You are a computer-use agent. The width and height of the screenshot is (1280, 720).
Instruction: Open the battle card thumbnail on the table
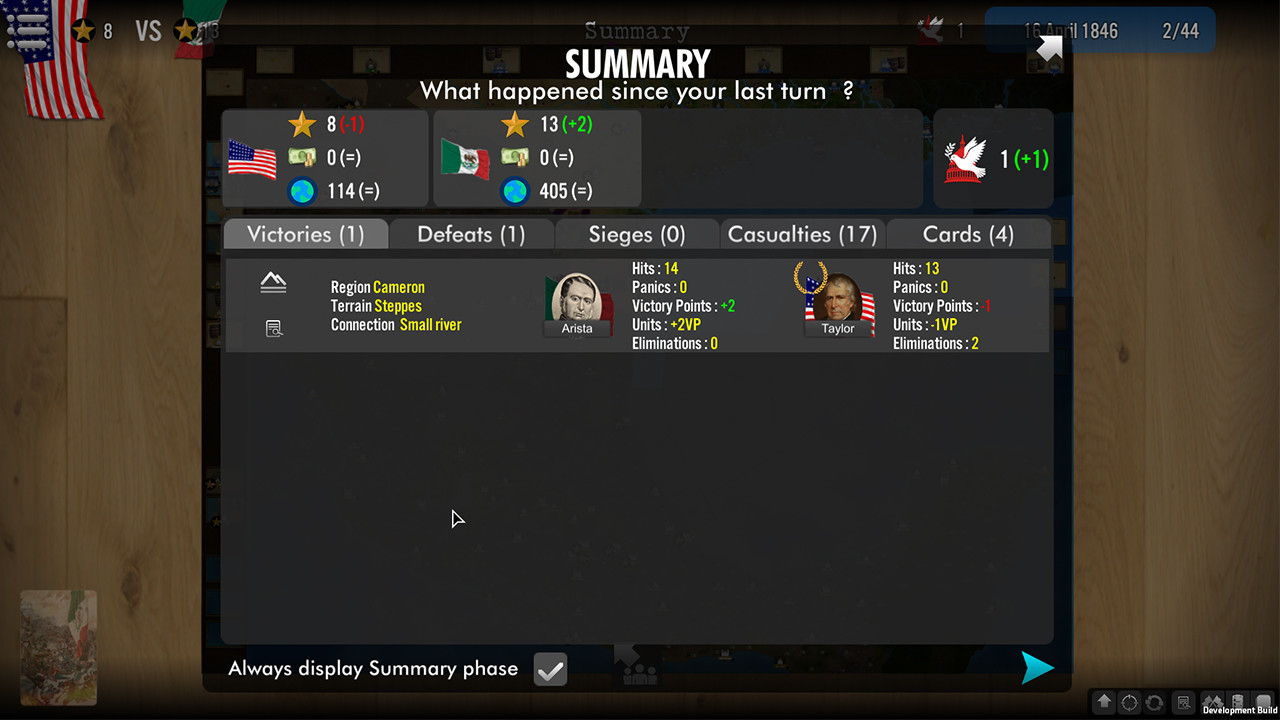58,648
